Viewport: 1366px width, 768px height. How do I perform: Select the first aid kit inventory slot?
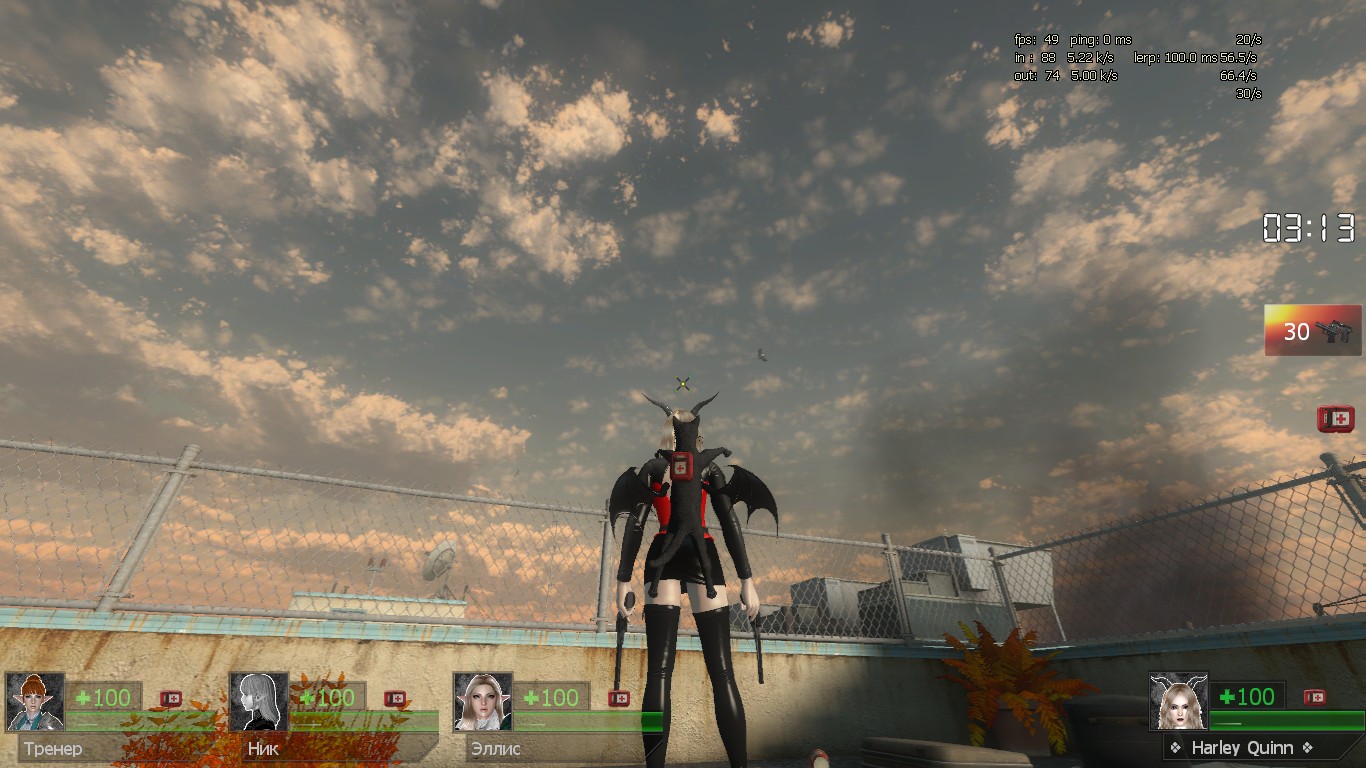tap(1335, 419)
